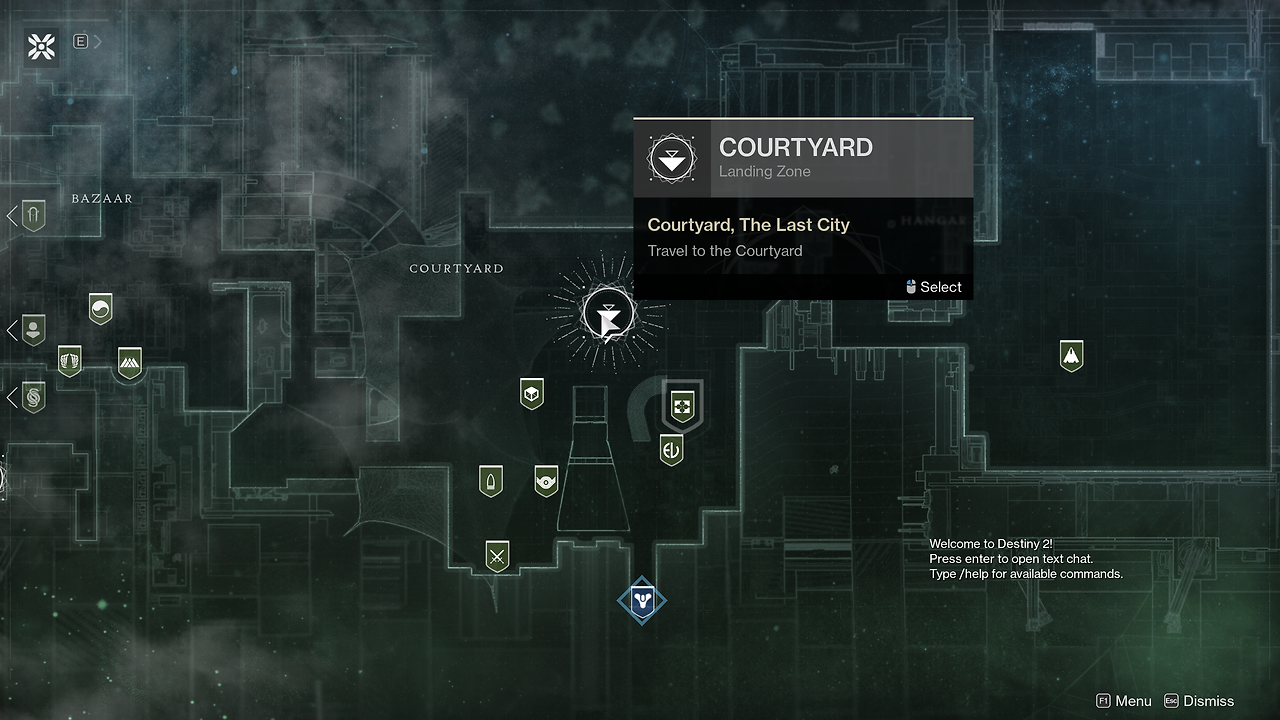This screenshot has width=1280, height=720.
Task: Select the person silhouette marker at left edge
Action: pyautogui.click(x=33, y=329)
